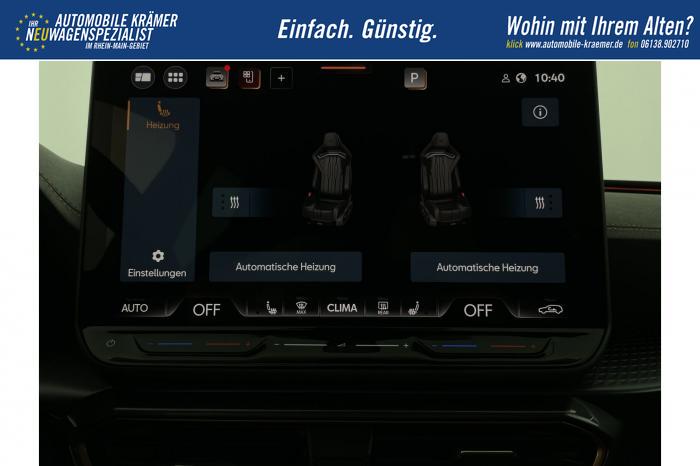Image resolution: width=700 pixels, height=466 pixels.
Task: Open the car icon with red dot
Action: (217, 77)
